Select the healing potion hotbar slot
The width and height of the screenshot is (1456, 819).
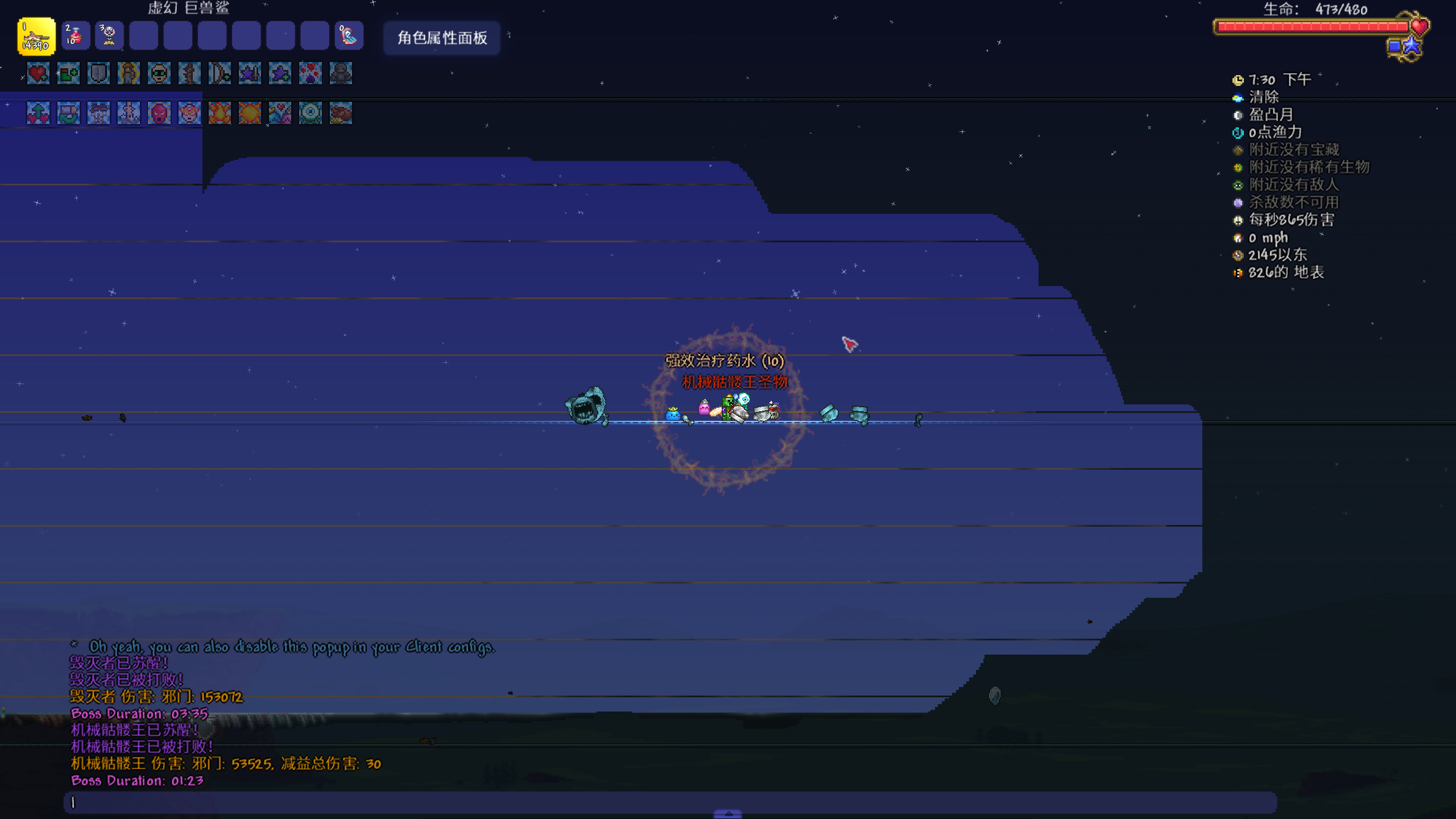pyautogui.click(x=75, y=37)
